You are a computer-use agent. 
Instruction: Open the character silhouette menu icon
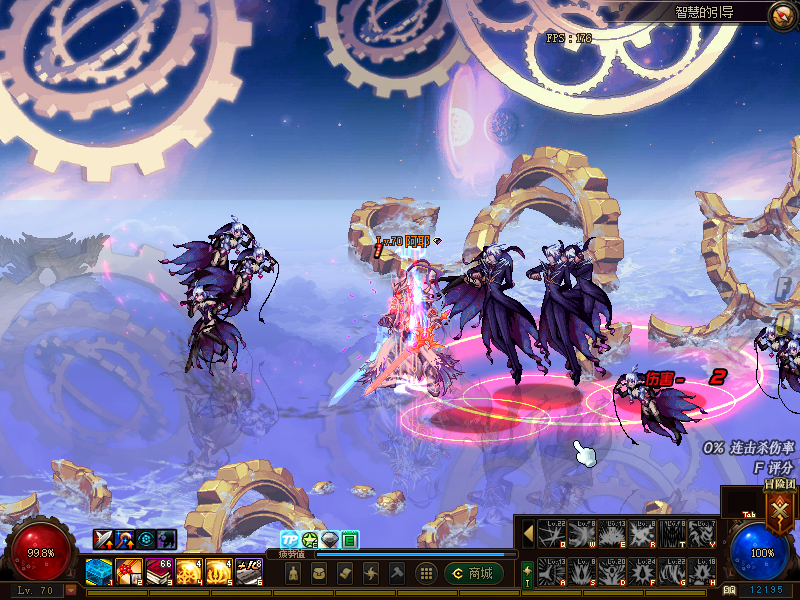291,573
